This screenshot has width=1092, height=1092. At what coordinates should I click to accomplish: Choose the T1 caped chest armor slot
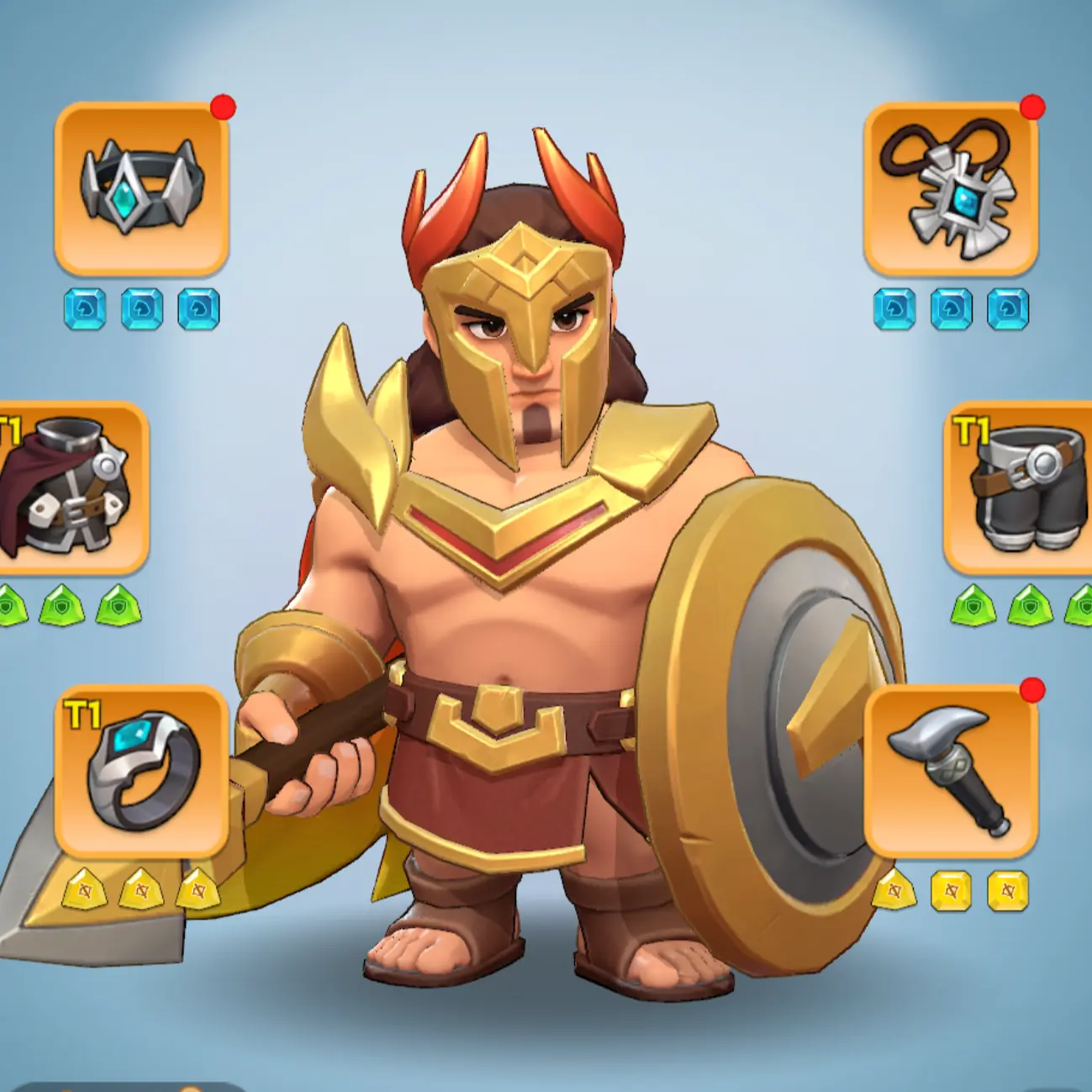[x=69, y=488]
